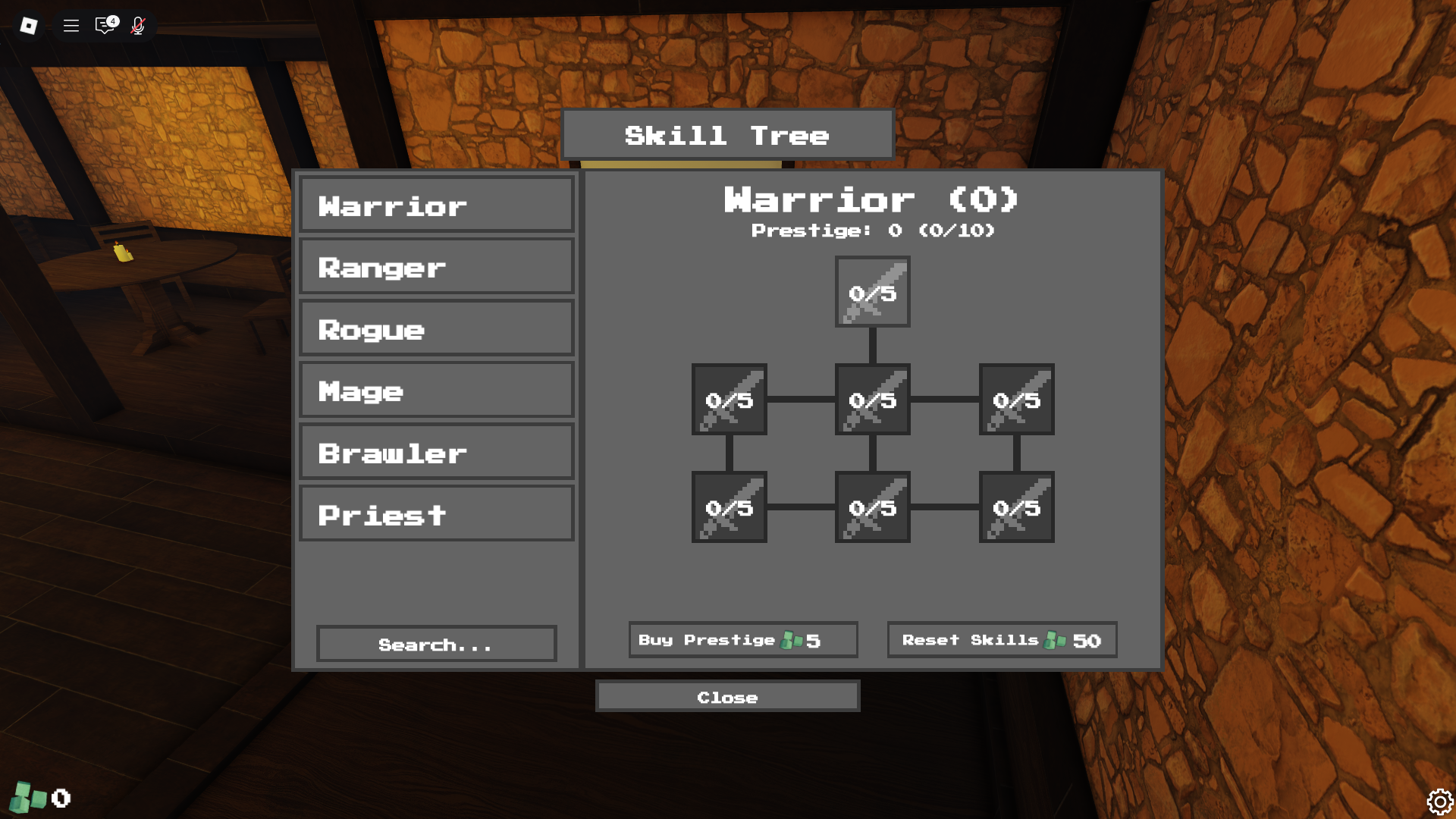Reset Skills for 50 currency
1456x819 pixels.
[x=1002, y=639]
